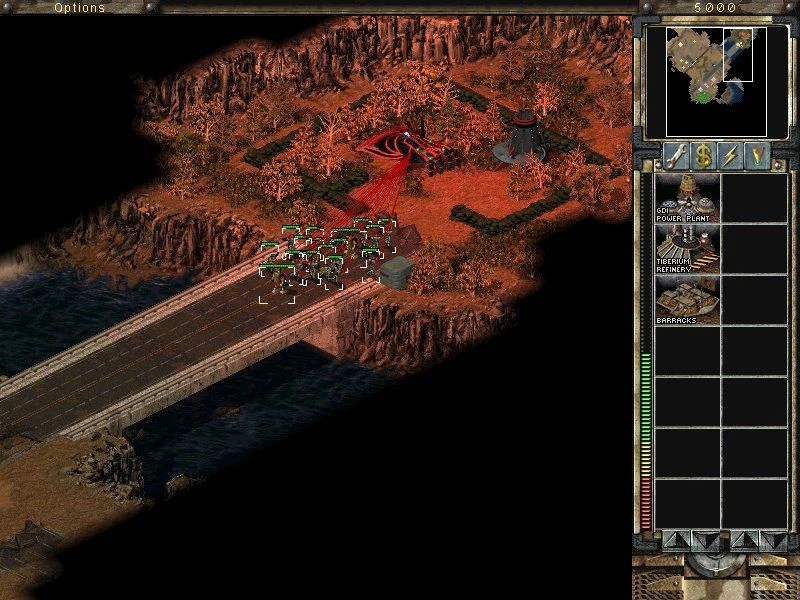The height and width of the screenshot is (600, 800).
Task: Click the unit column's up arrow
Action: (x=743, y=541)
